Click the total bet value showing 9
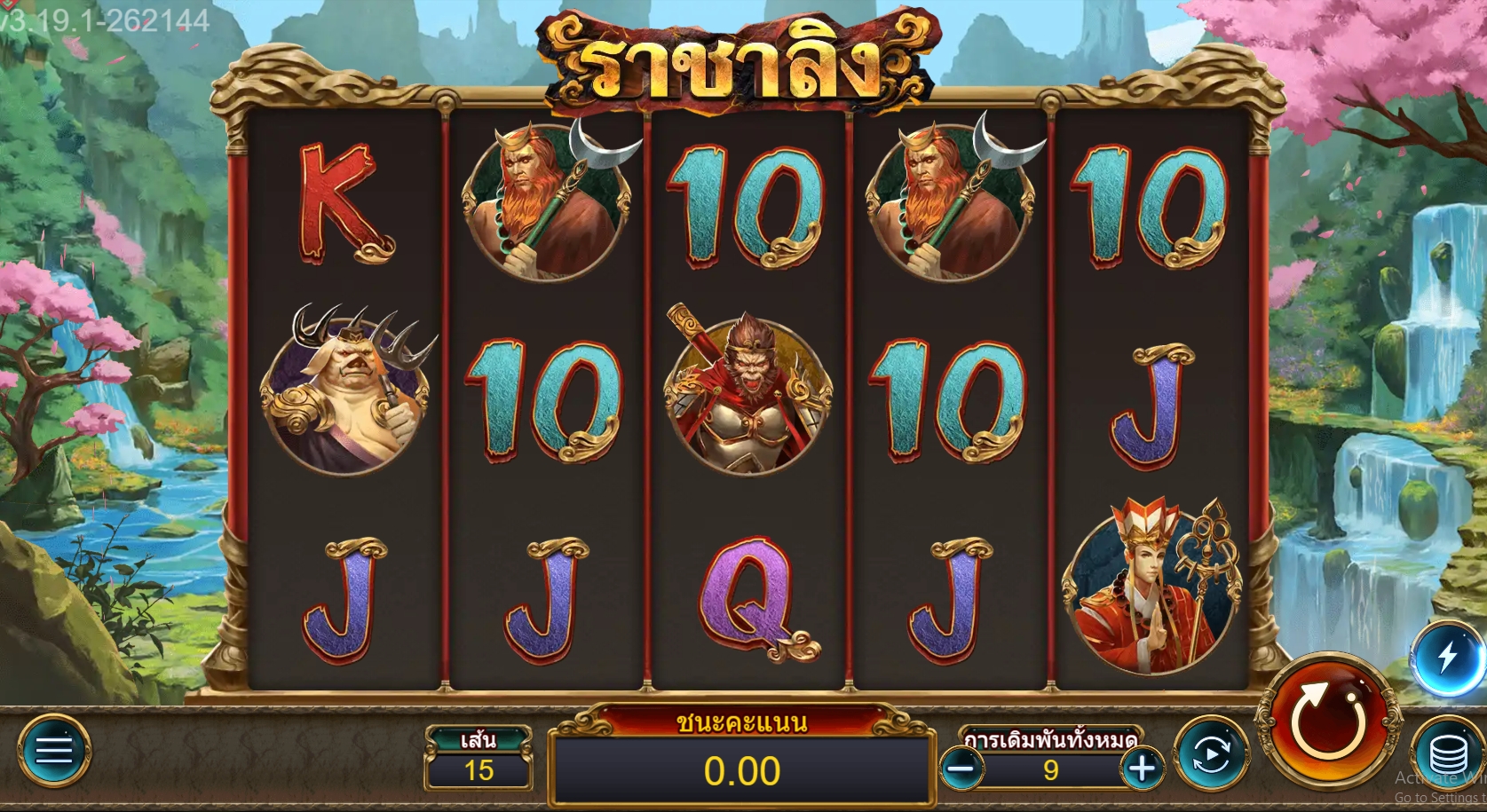Screen dimensions: 1487x812 point(1053,770)
